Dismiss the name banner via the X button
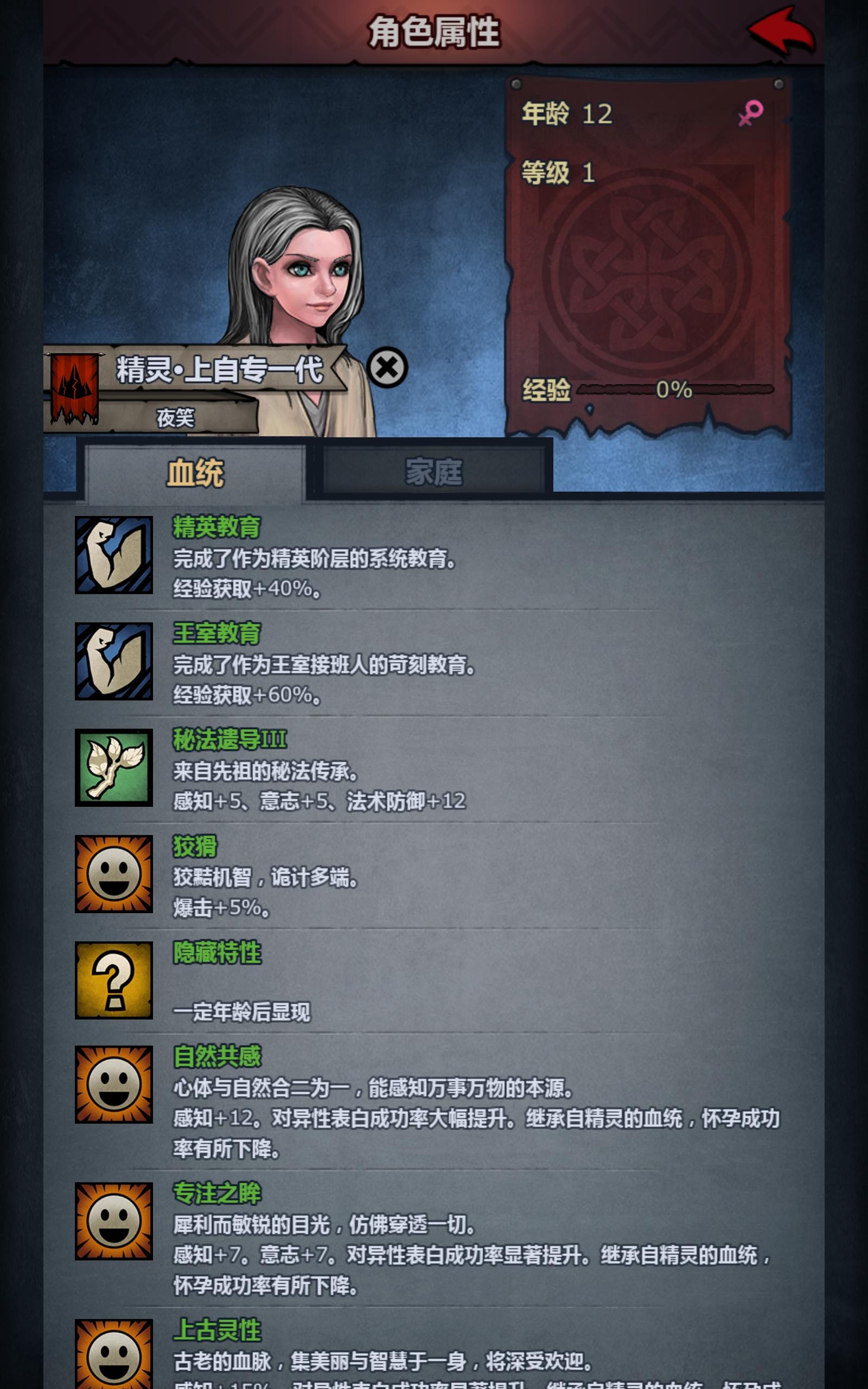Screen dimensions: 868x1389 (x=387, y=367)
